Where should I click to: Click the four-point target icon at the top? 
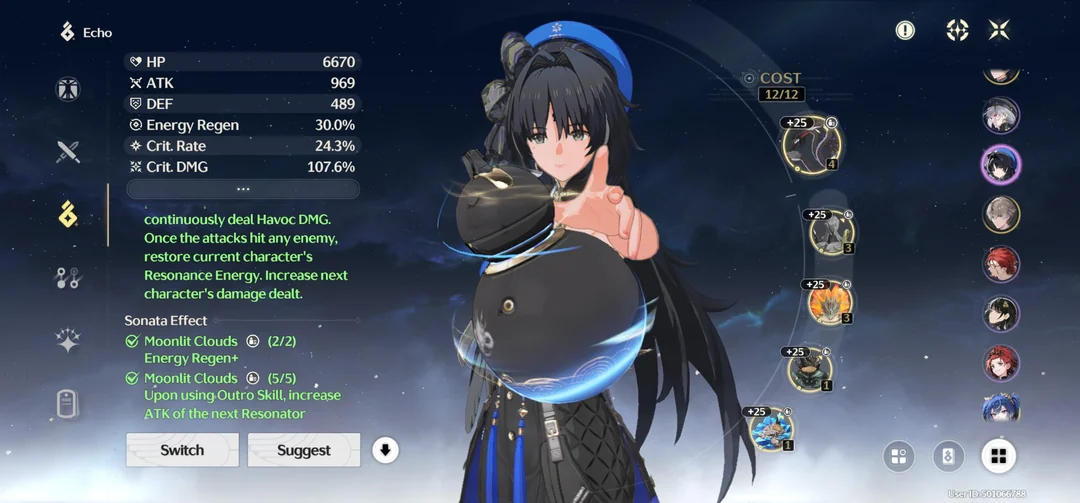(x=957, y=30)
